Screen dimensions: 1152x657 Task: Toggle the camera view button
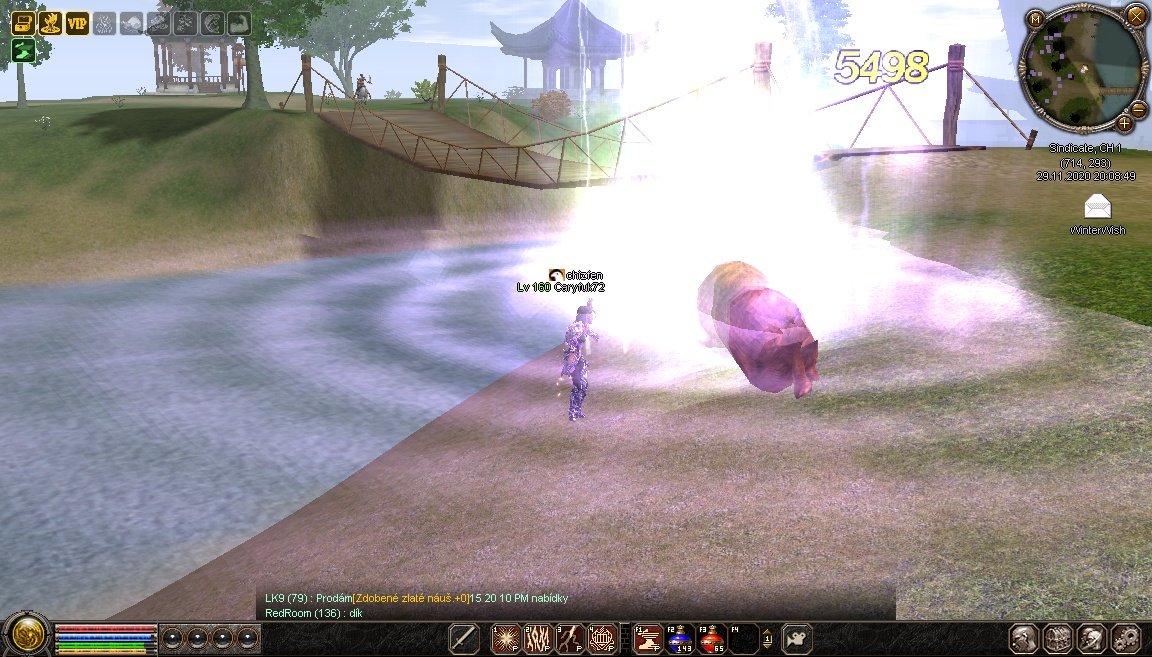click(797, 638)
